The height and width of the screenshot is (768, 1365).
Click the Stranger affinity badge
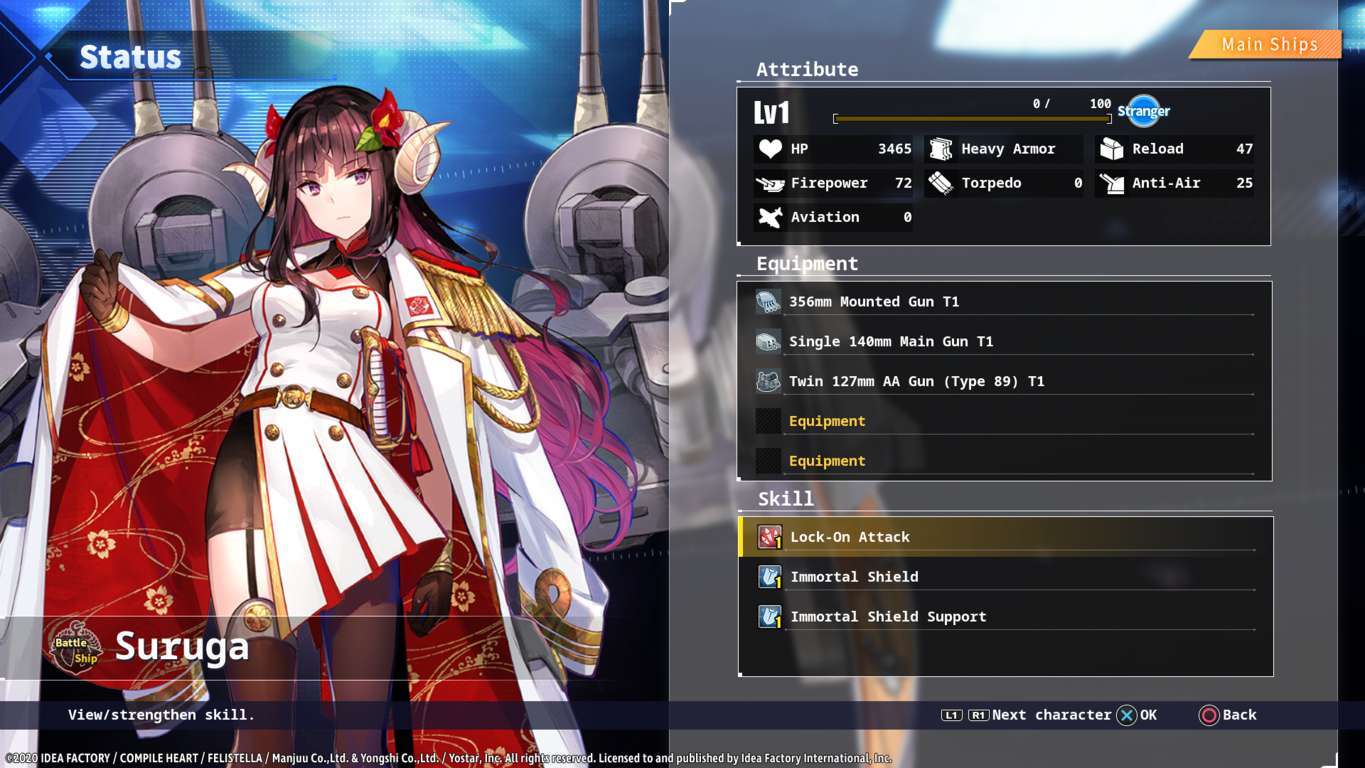1143,111
